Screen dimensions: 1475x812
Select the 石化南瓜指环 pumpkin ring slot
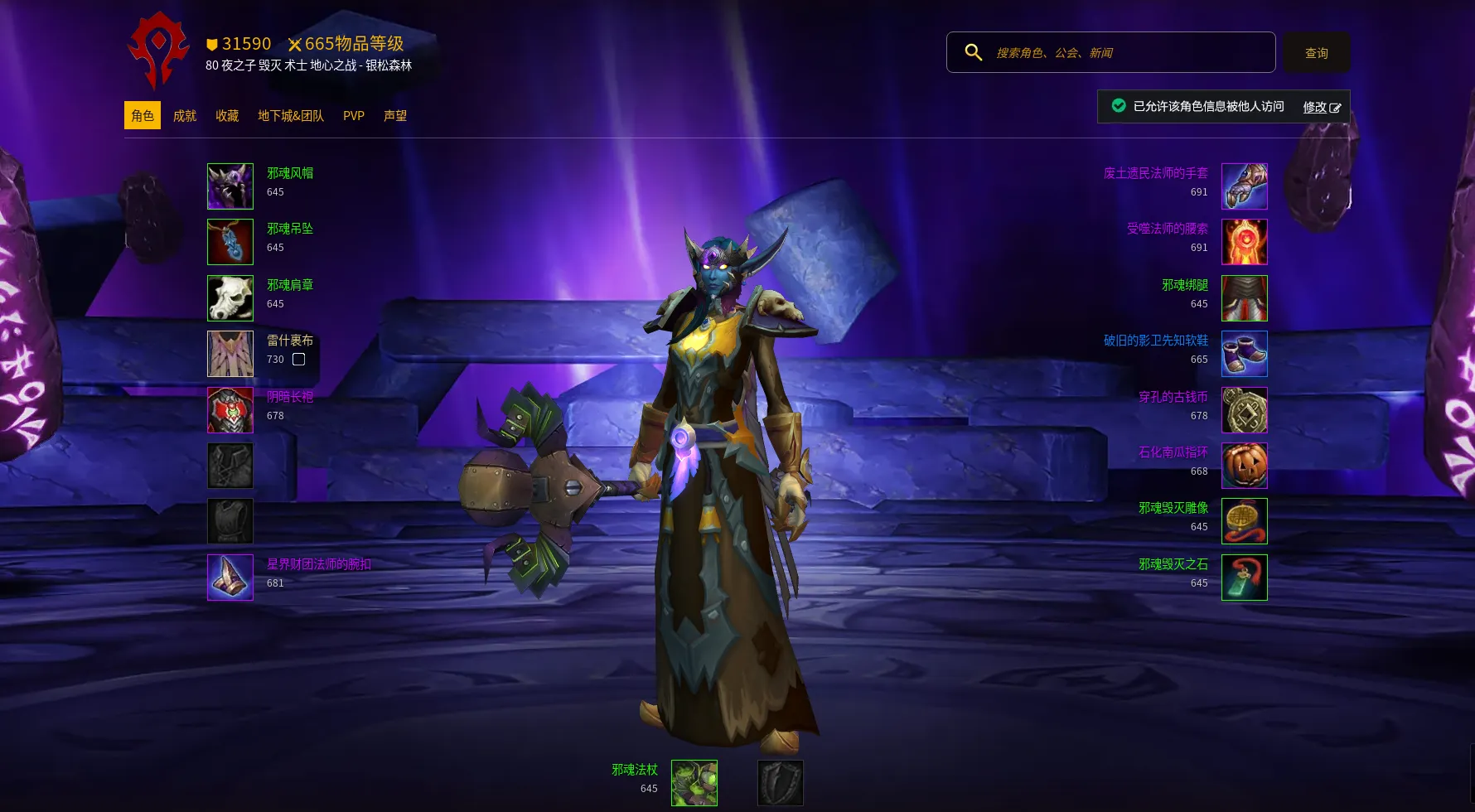pos(1244,466)
